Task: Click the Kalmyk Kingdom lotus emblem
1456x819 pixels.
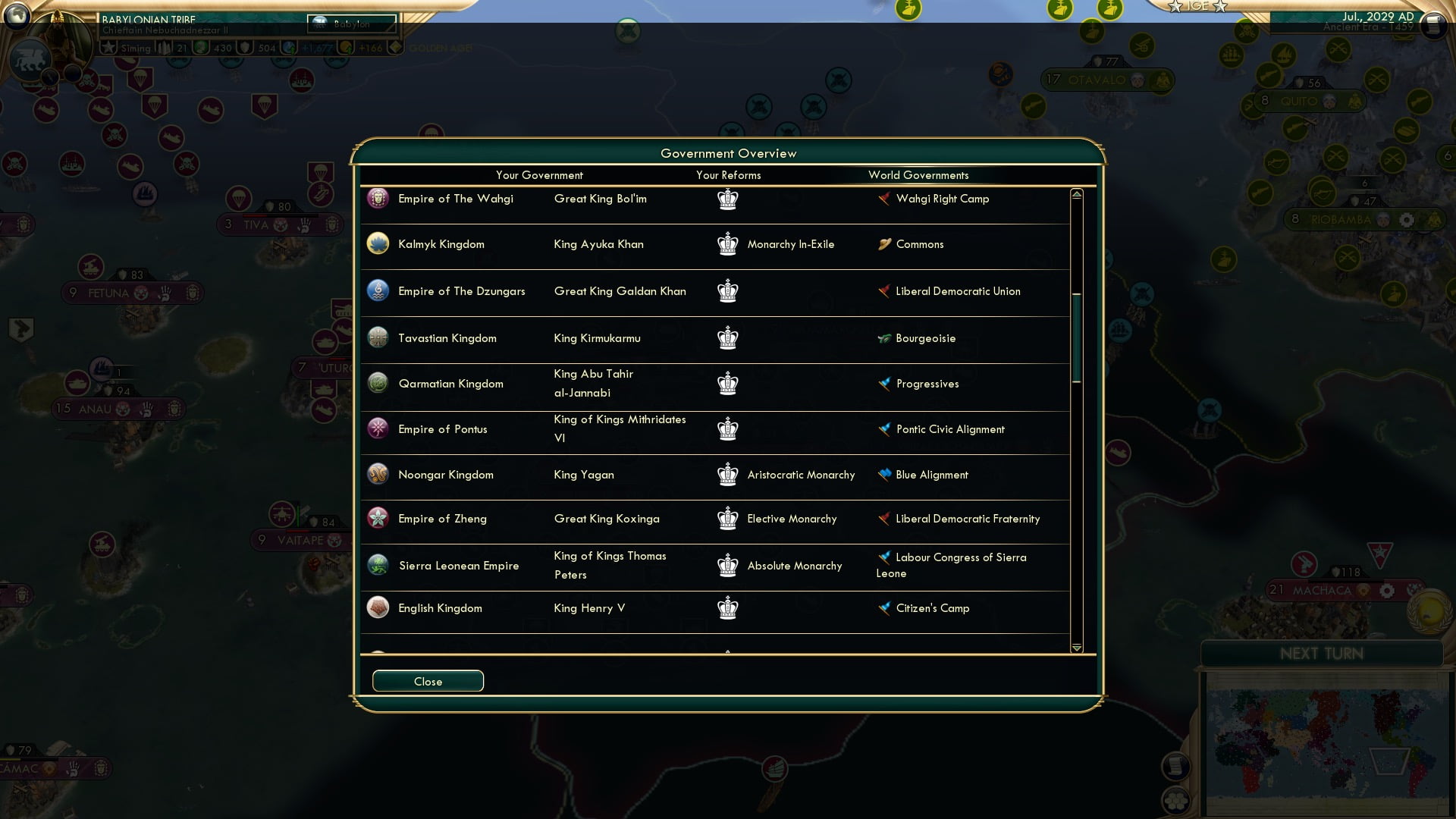Action: 377,243
